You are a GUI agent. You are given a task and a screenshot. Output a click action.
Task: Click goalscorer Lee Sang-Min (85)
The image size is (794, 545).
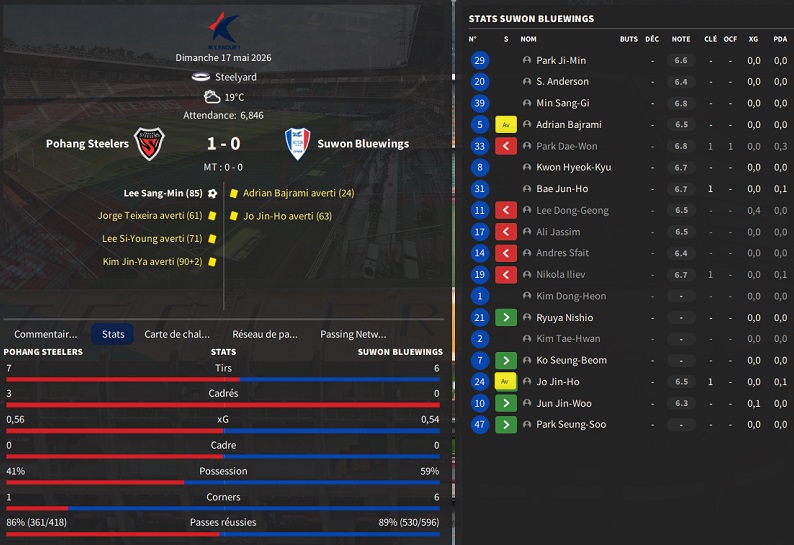point(163,193)
